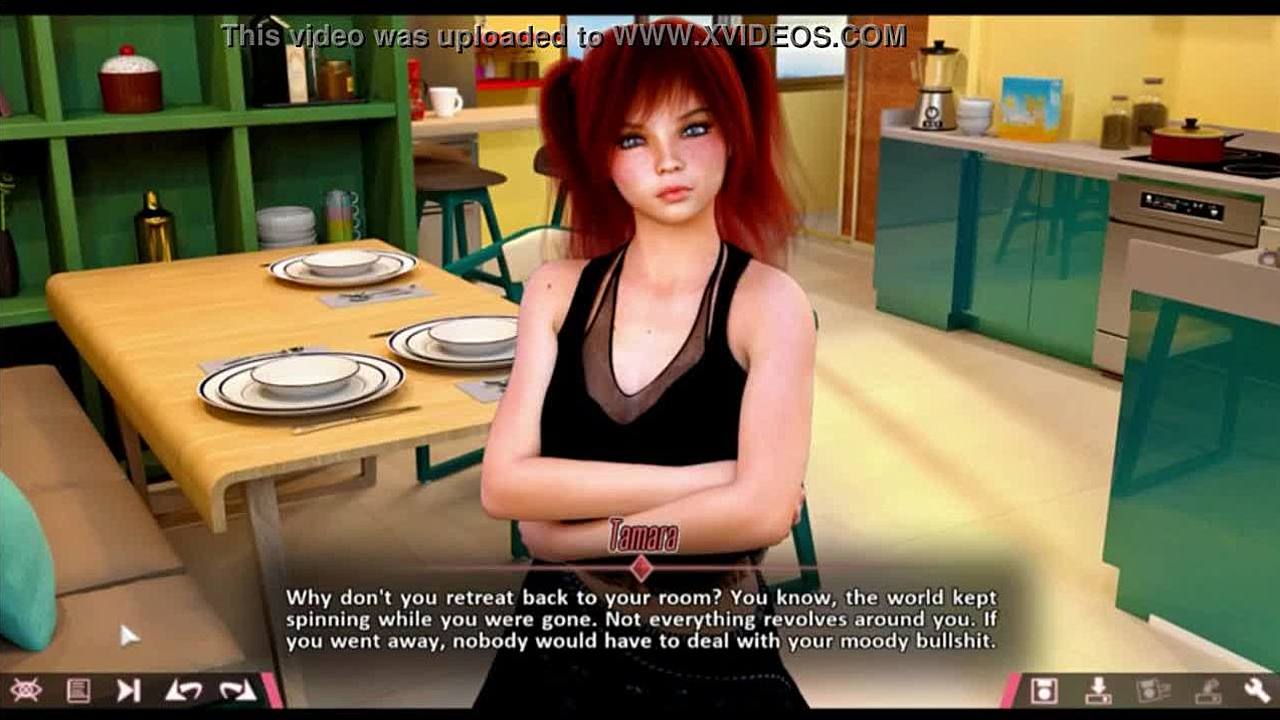The width and height of the screenshot is (1280, 720).
Task: Open settings with the wrench icon
Action: click(1257, 690)
